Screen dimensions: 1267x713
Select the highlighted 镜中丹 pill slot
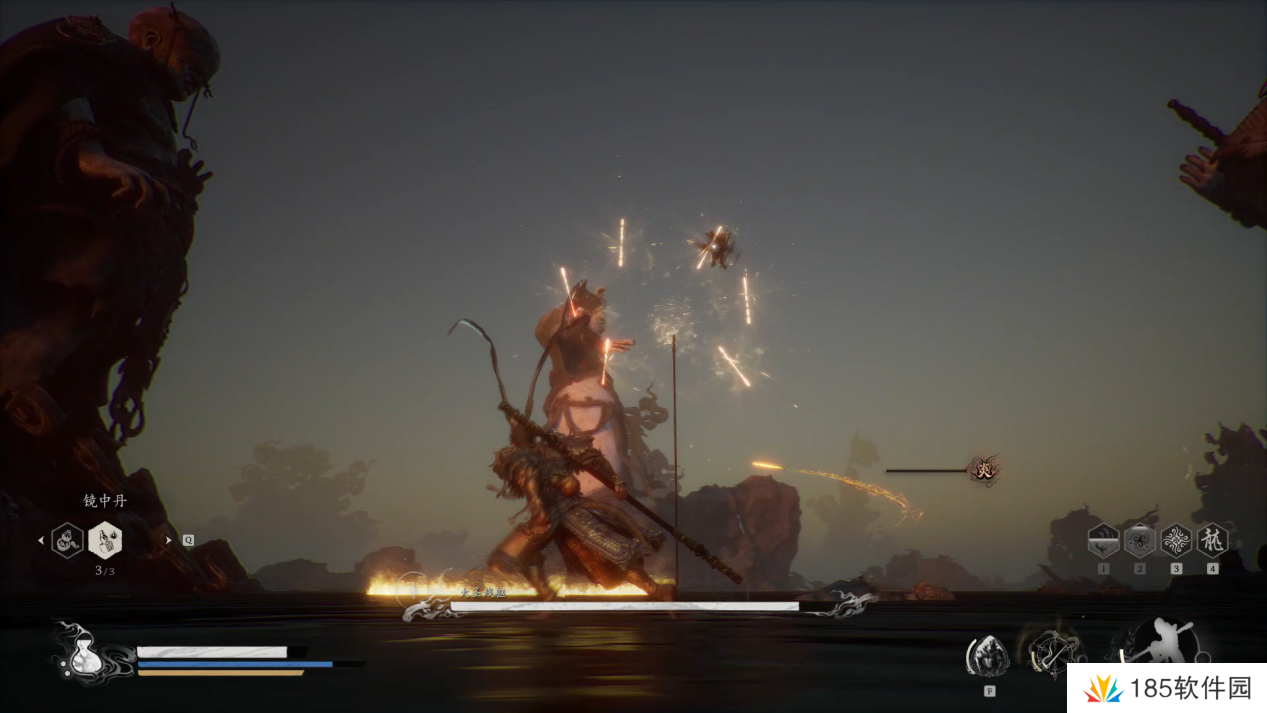(x=105, y=540)
